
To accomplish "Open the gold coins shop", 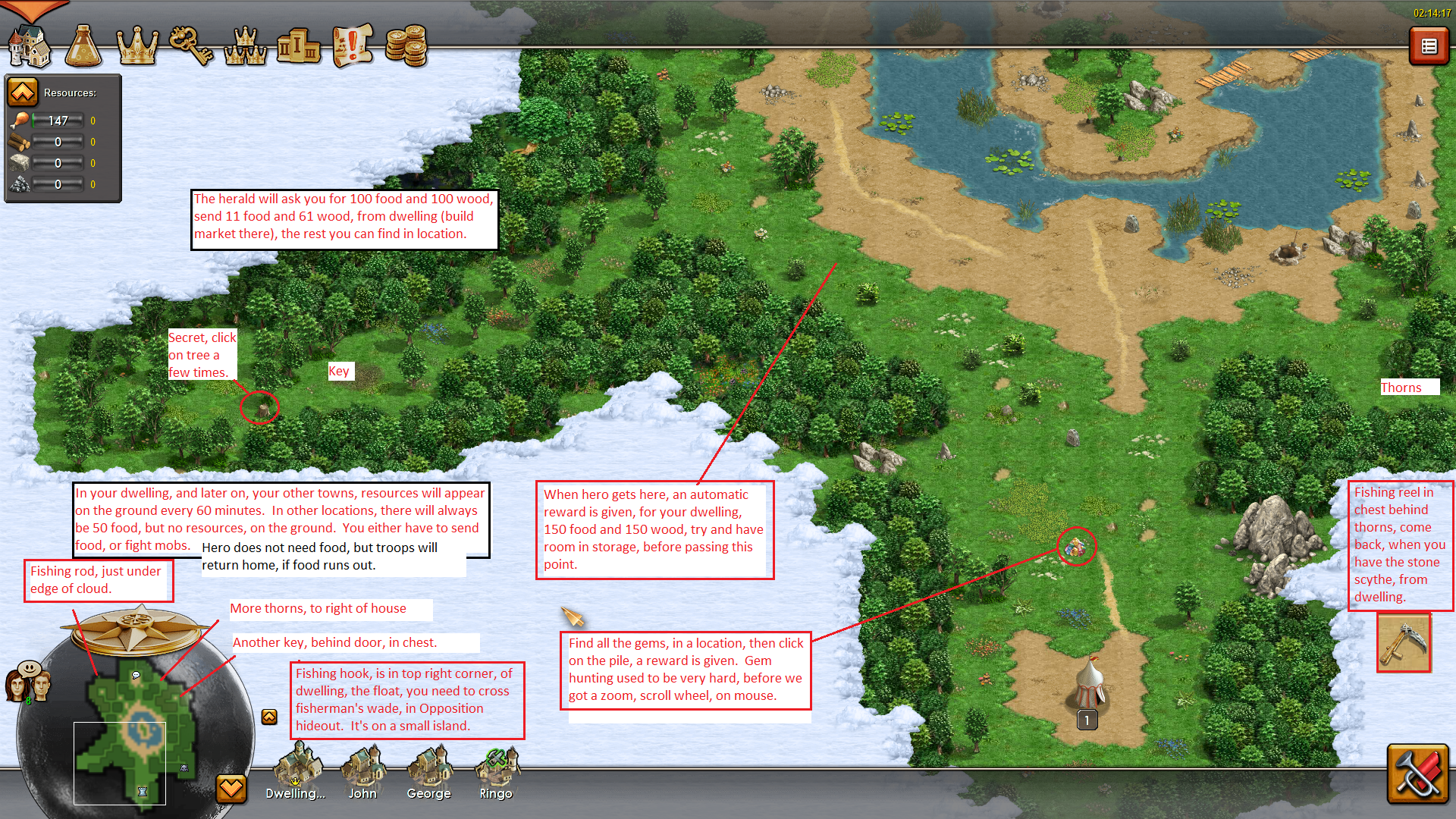I will click(406, 47).
